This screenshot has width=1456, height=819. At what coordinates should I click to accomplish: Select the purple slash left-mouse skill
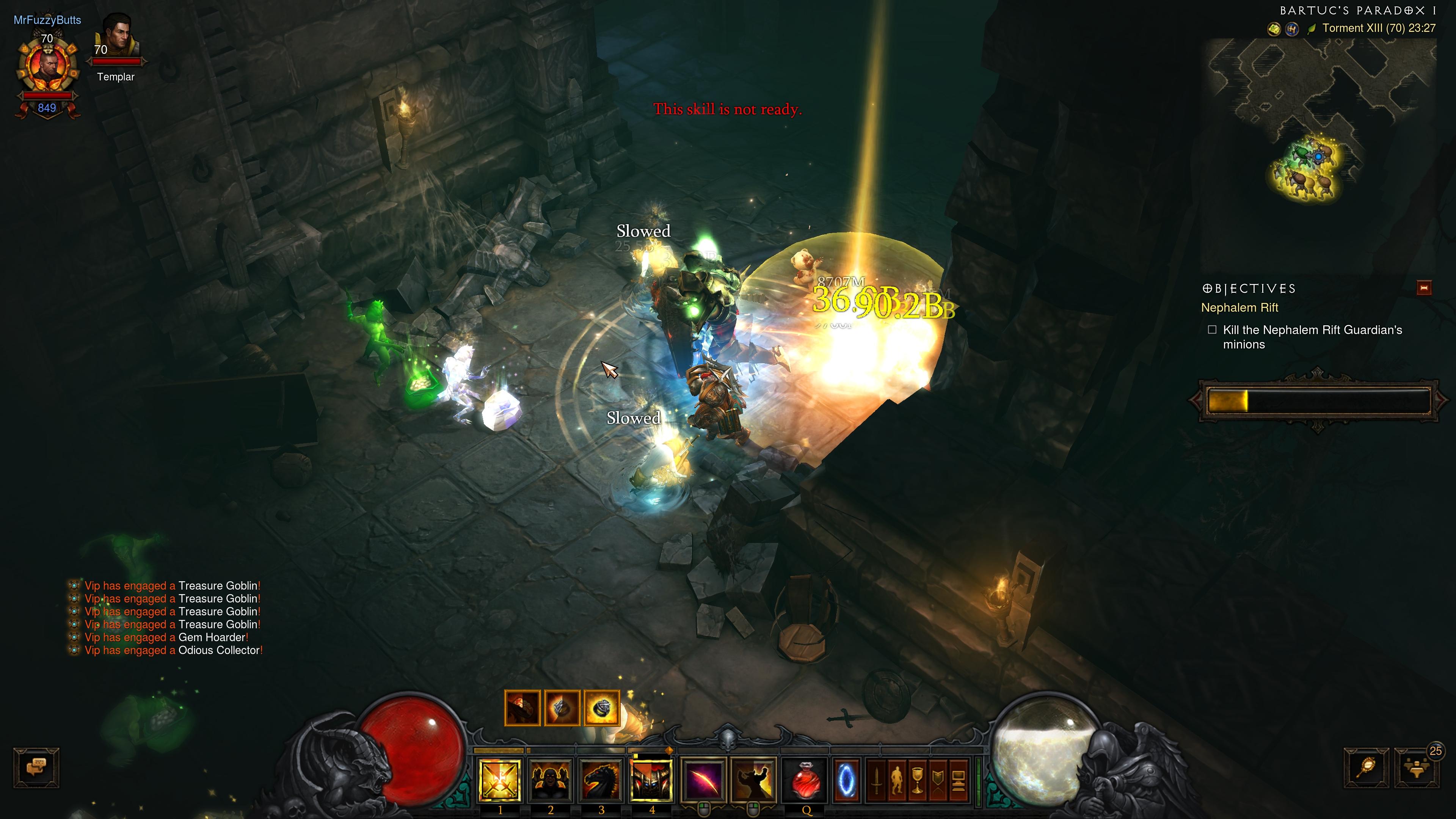[x=703, y=780]
